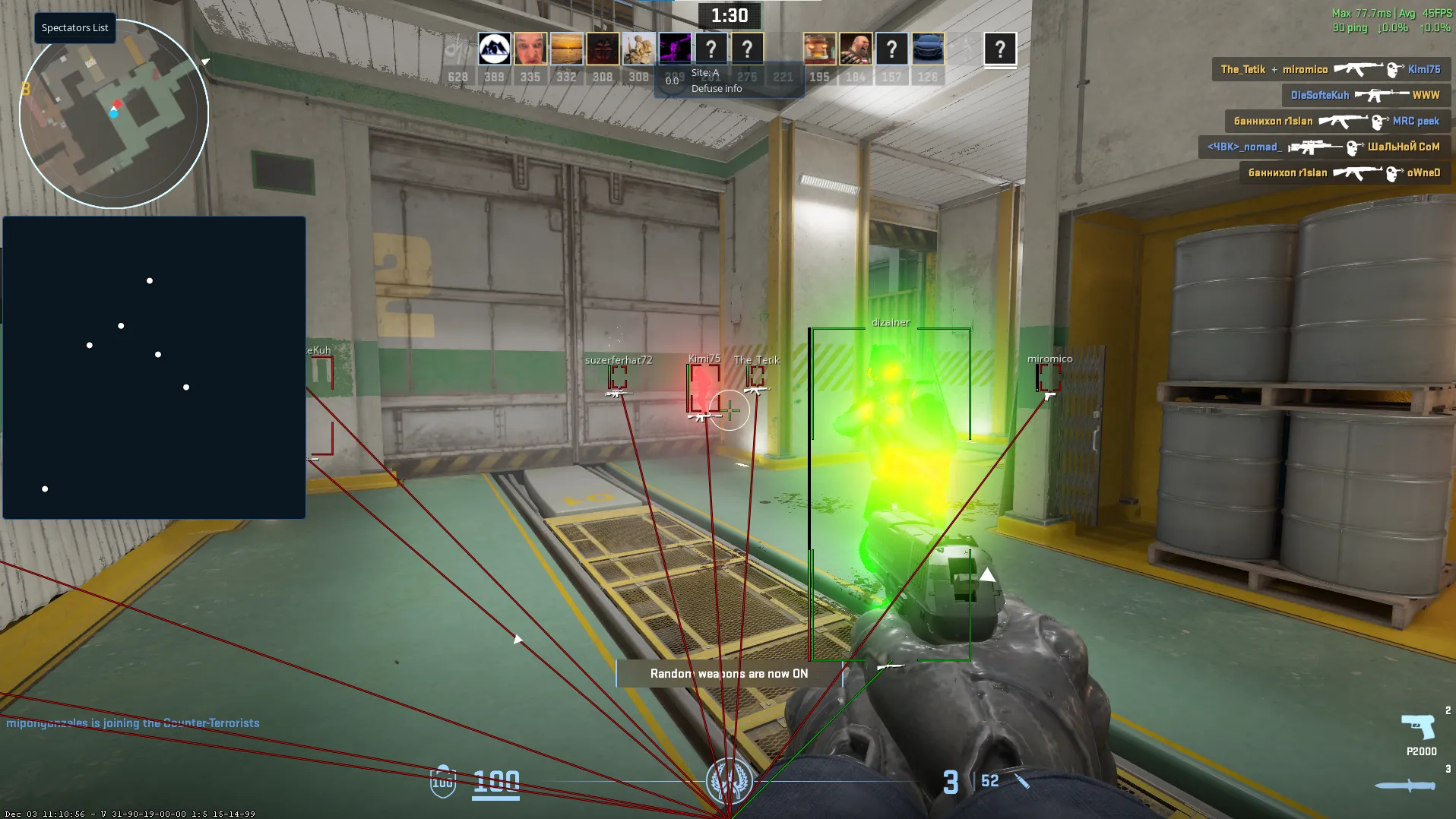The image size is (1456, 819).
Task: Click the The_Tetik and miromico kill entry
Action: (1330, 69)
